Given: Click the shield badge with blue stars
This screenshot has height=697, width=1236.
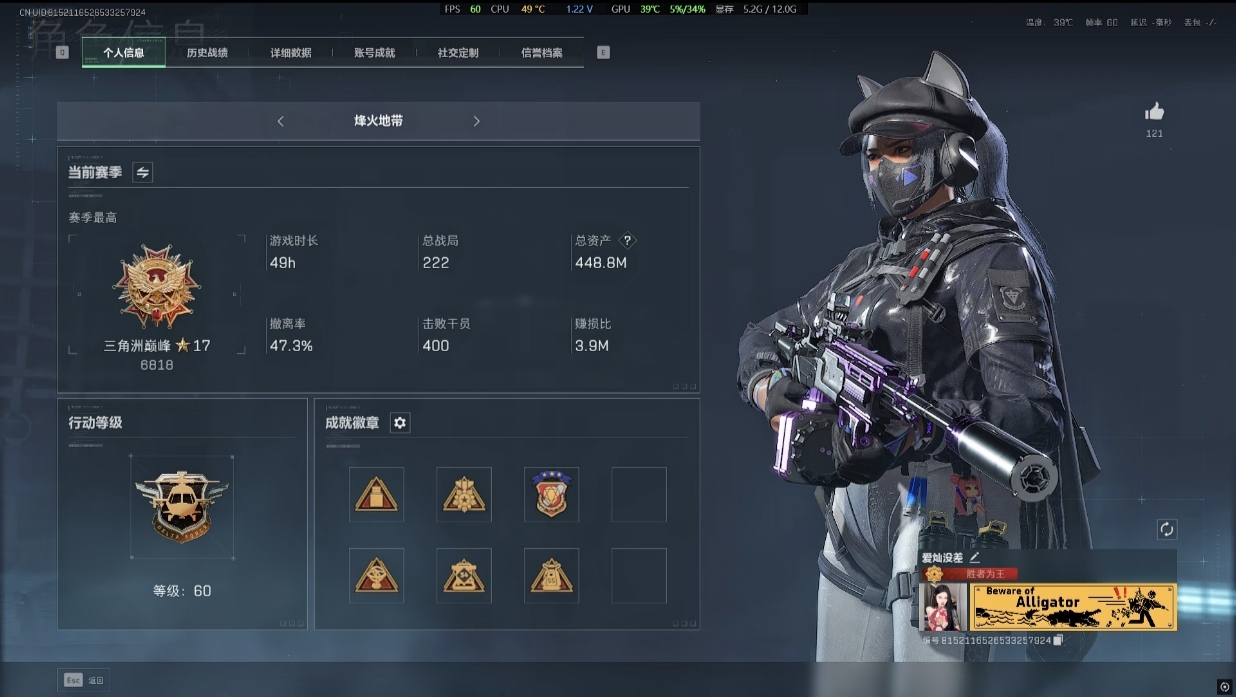Looking at the screenshot, I should click(x=551, y=494).
